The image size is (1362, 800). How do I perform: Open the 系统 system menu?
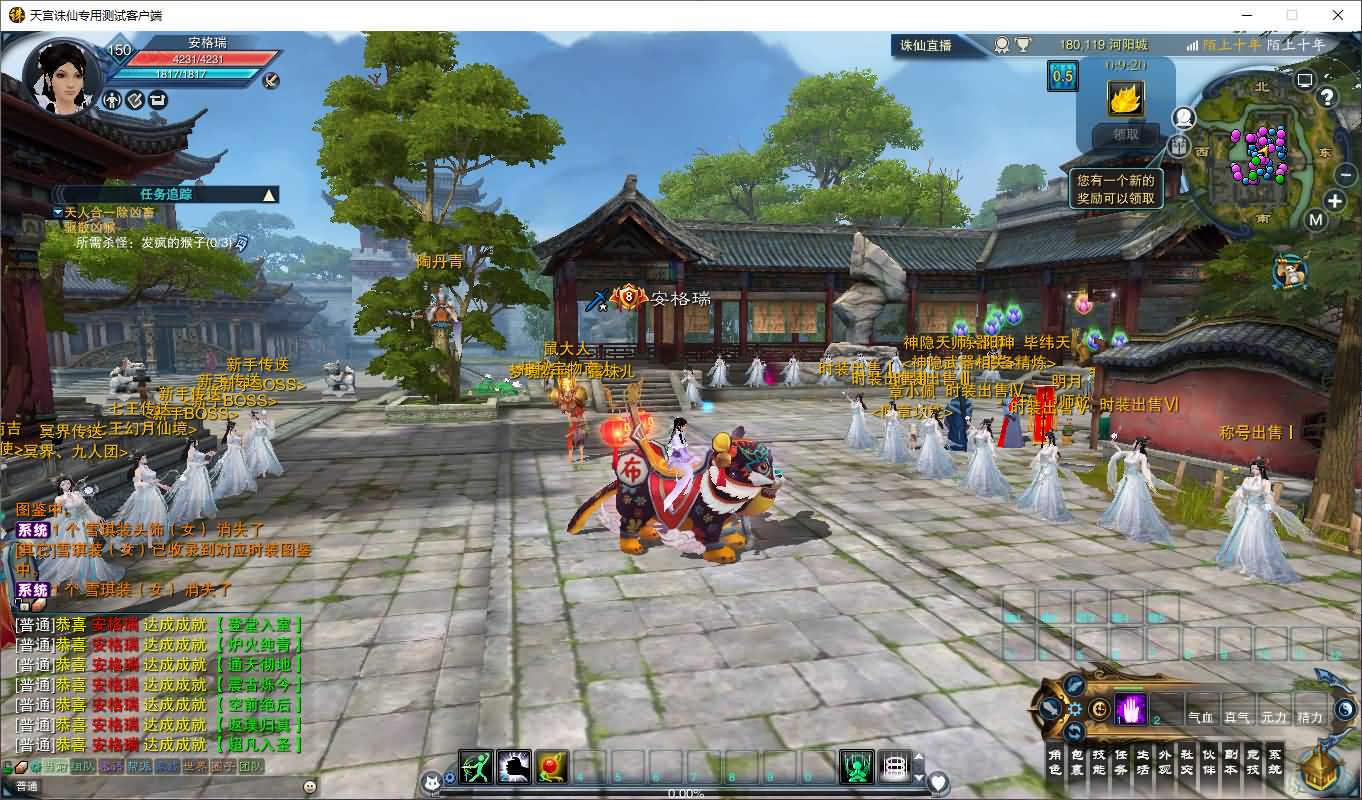click(x=1274, y=762)
